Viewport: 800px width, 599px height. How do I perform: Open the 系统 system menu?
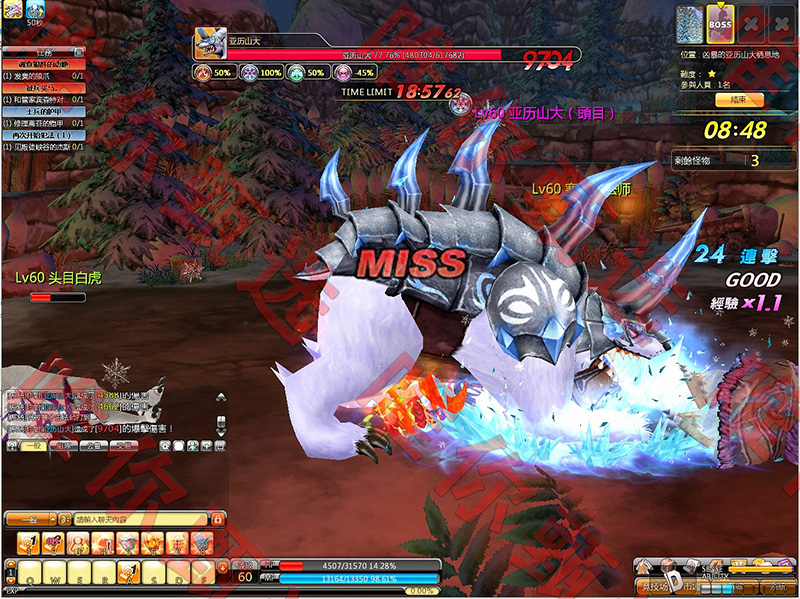pos(773,587)
